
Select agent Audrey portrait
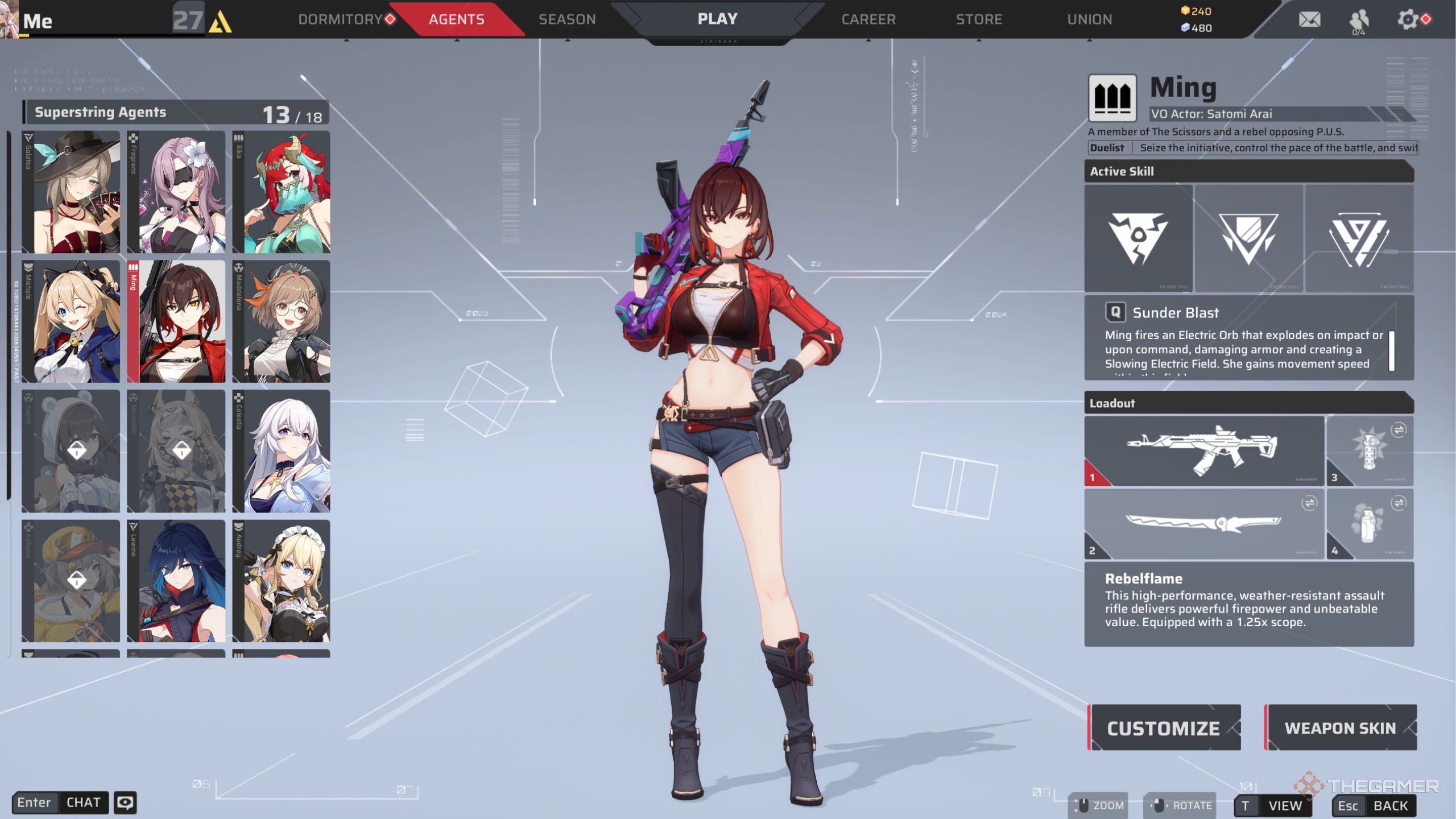coord(282,581)
